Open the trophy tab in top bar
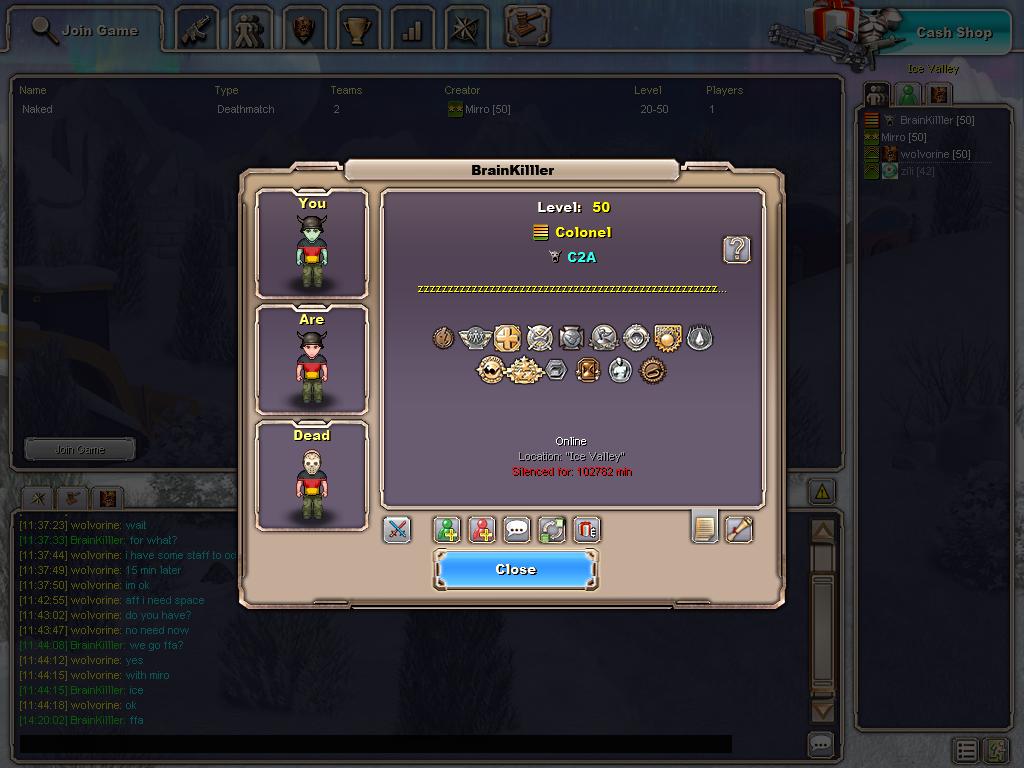The width and height of the screenshot is (1024, 768). coord(358,30)
